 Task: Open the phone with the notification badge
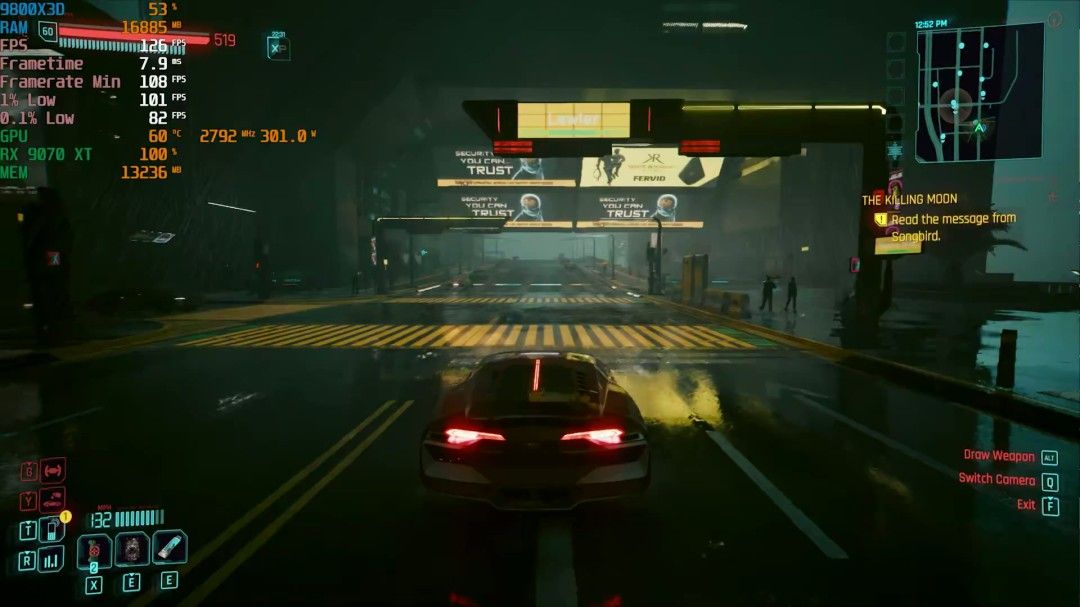52,529
